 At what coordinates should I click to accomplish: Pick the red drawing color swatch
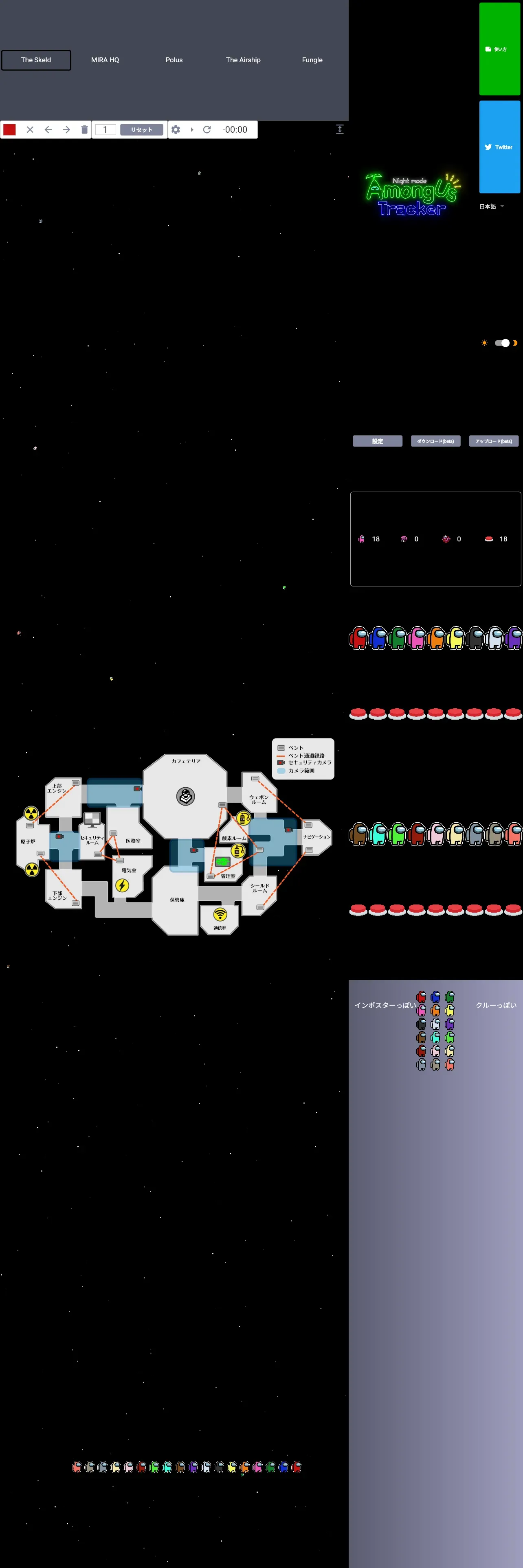[10, 130]
